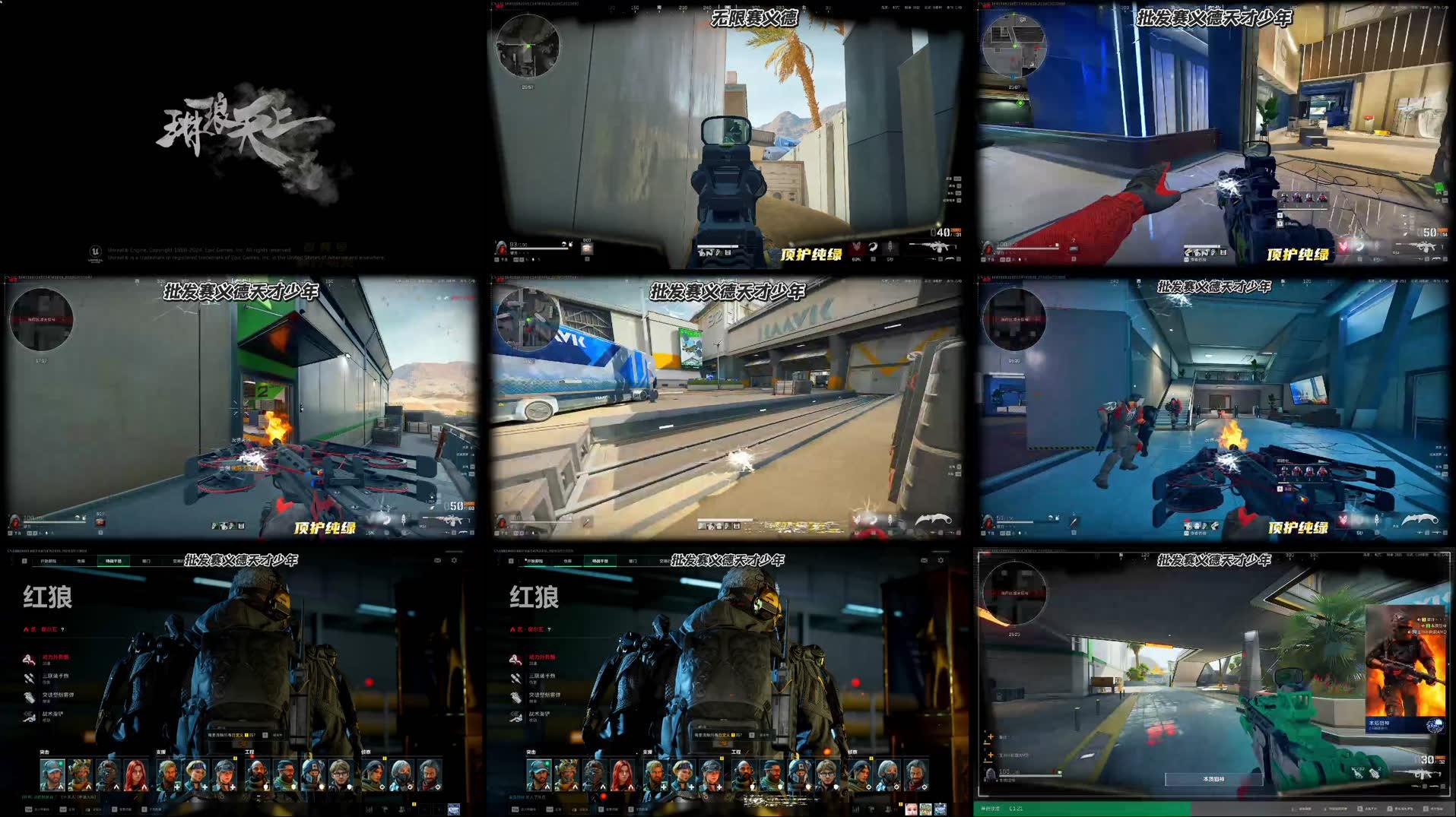Click the question-mark help next to the operator name
This screenshot has height=817, width=1456.
62,630
